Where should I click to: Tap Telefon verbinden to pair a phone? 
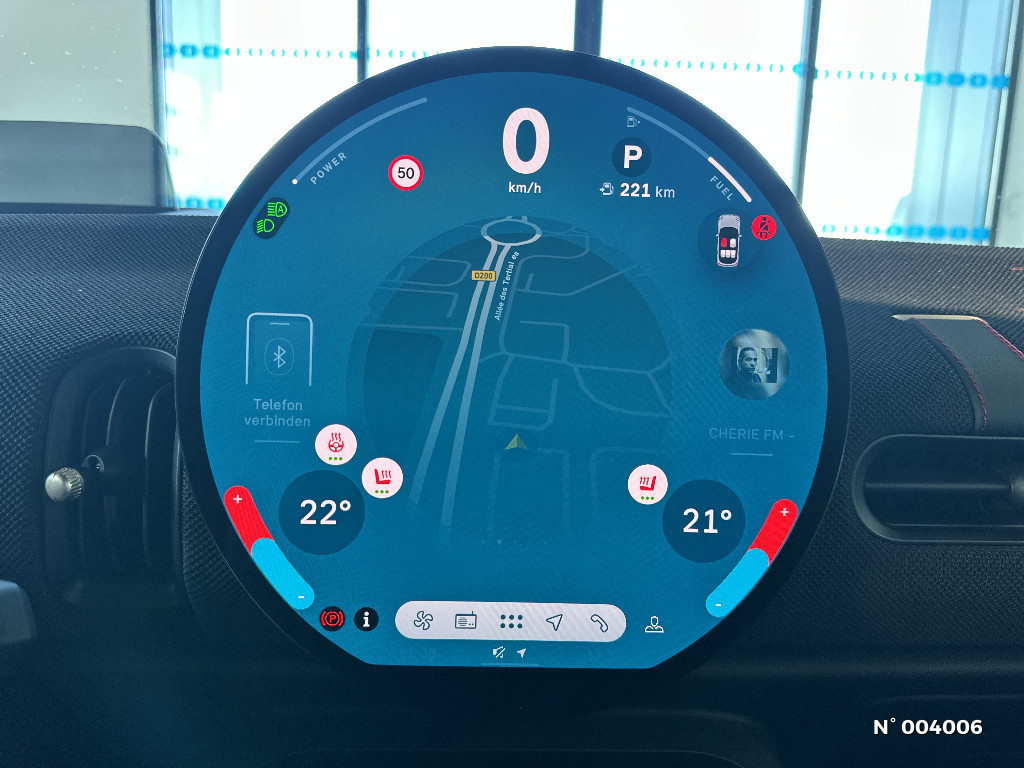point(279,372)
